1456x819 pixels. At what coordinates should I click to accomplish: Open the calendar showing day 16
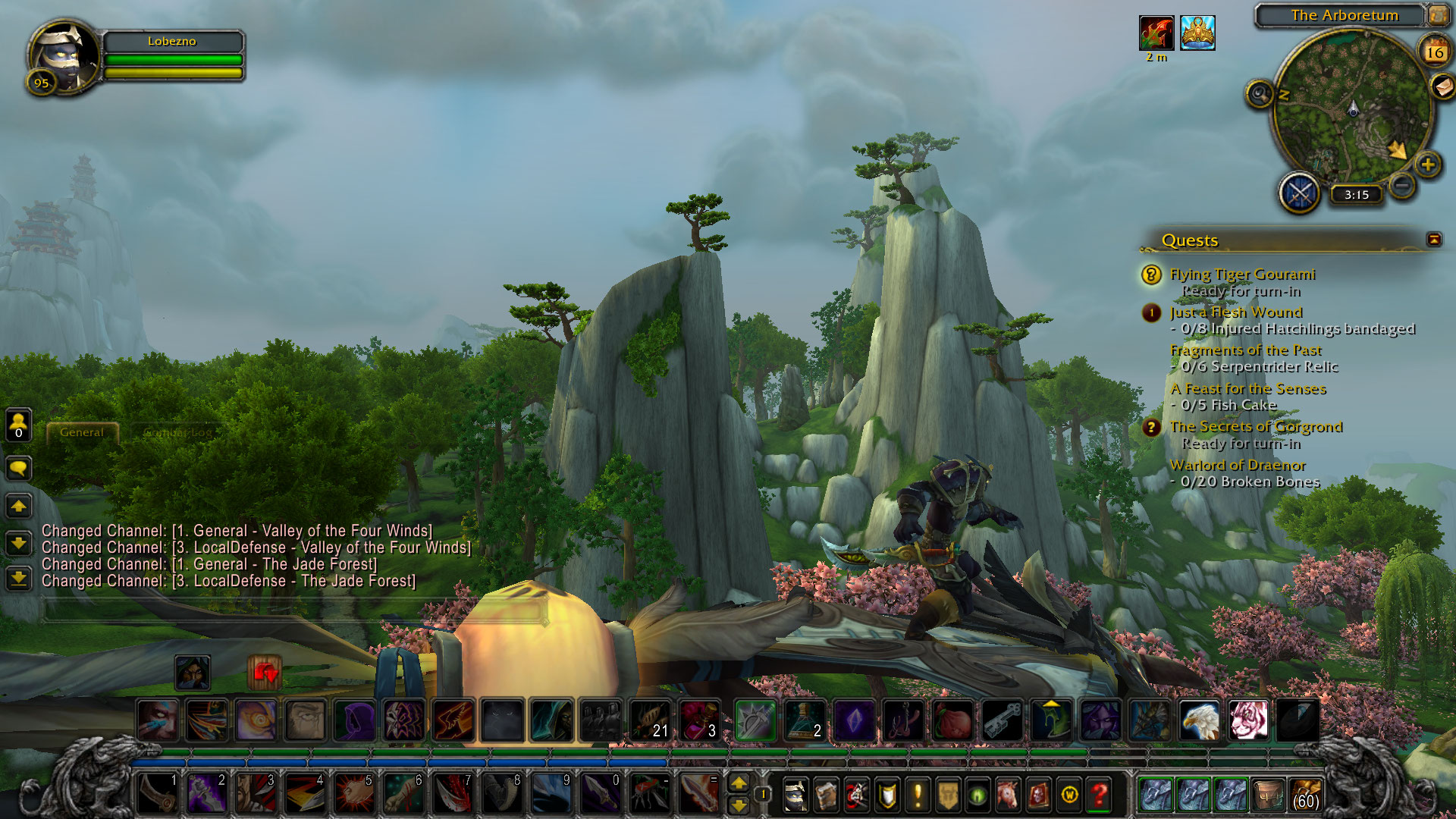pos(1434,52)
